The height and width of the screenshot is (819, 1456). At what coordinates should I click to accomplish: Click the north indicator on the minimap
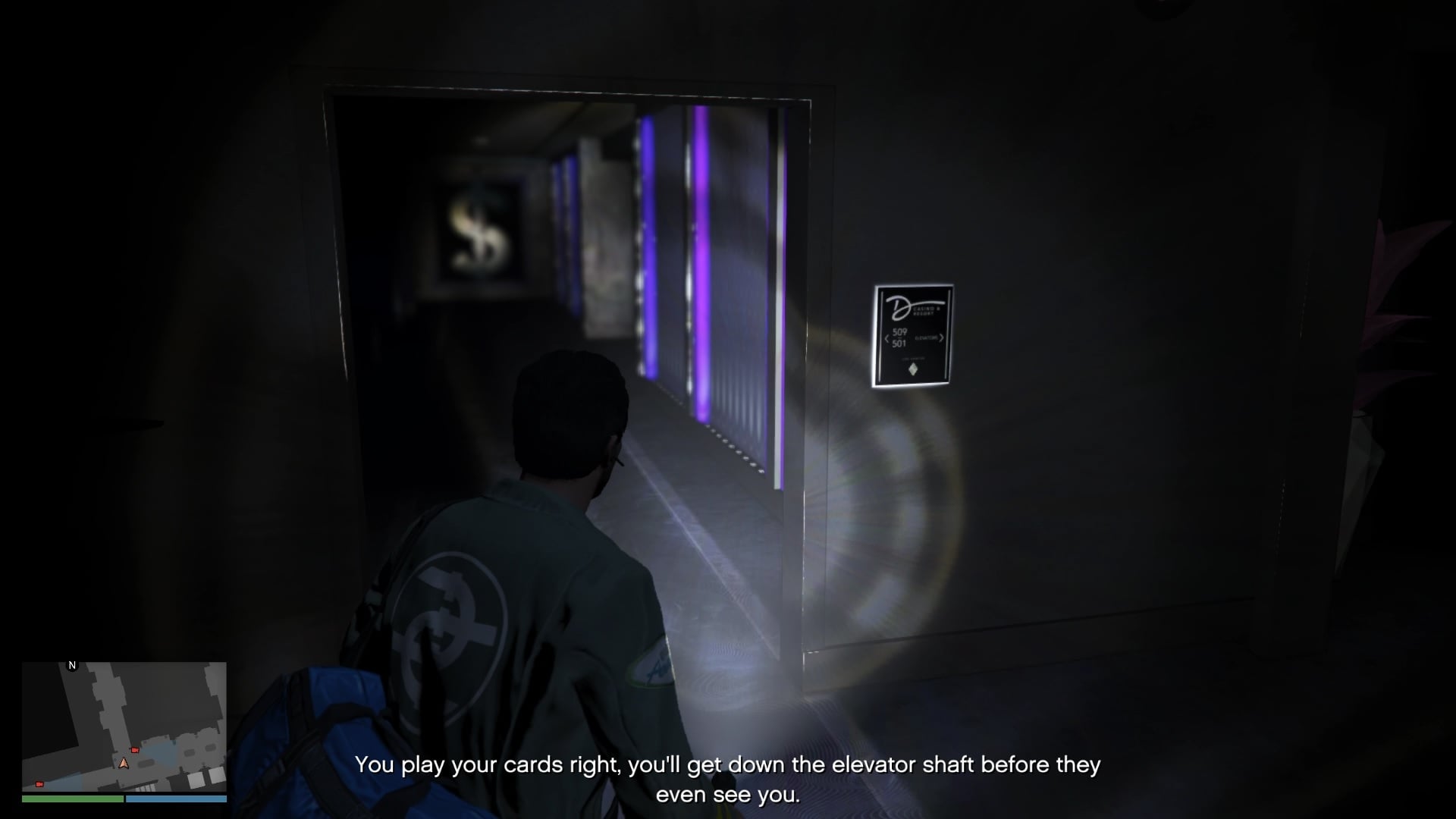pos(73,665)
